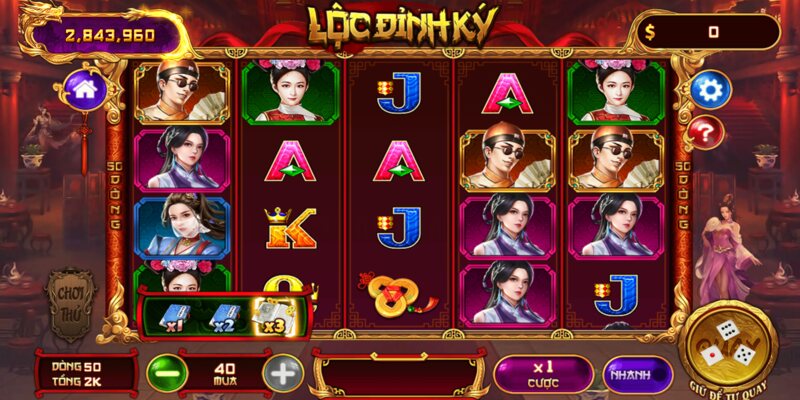
Task: Open the gear settings menu
Action: coord(710,90)
